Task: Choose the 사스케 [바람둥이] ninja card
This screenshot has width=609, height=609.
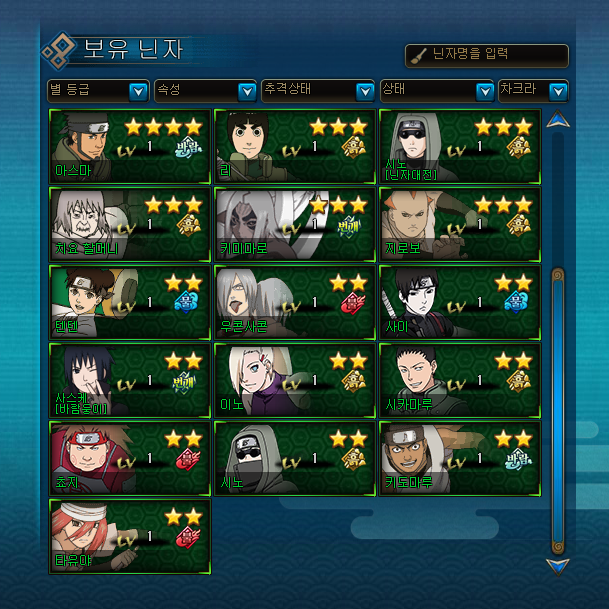Action: (x=130, y=380)
